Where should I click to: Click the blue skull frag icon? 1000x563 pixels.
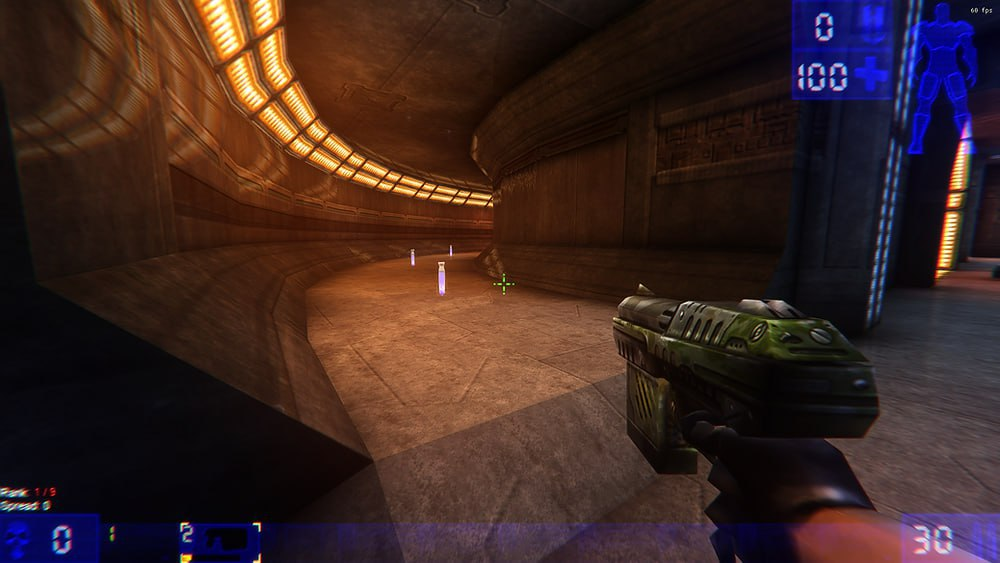[17, 541]
